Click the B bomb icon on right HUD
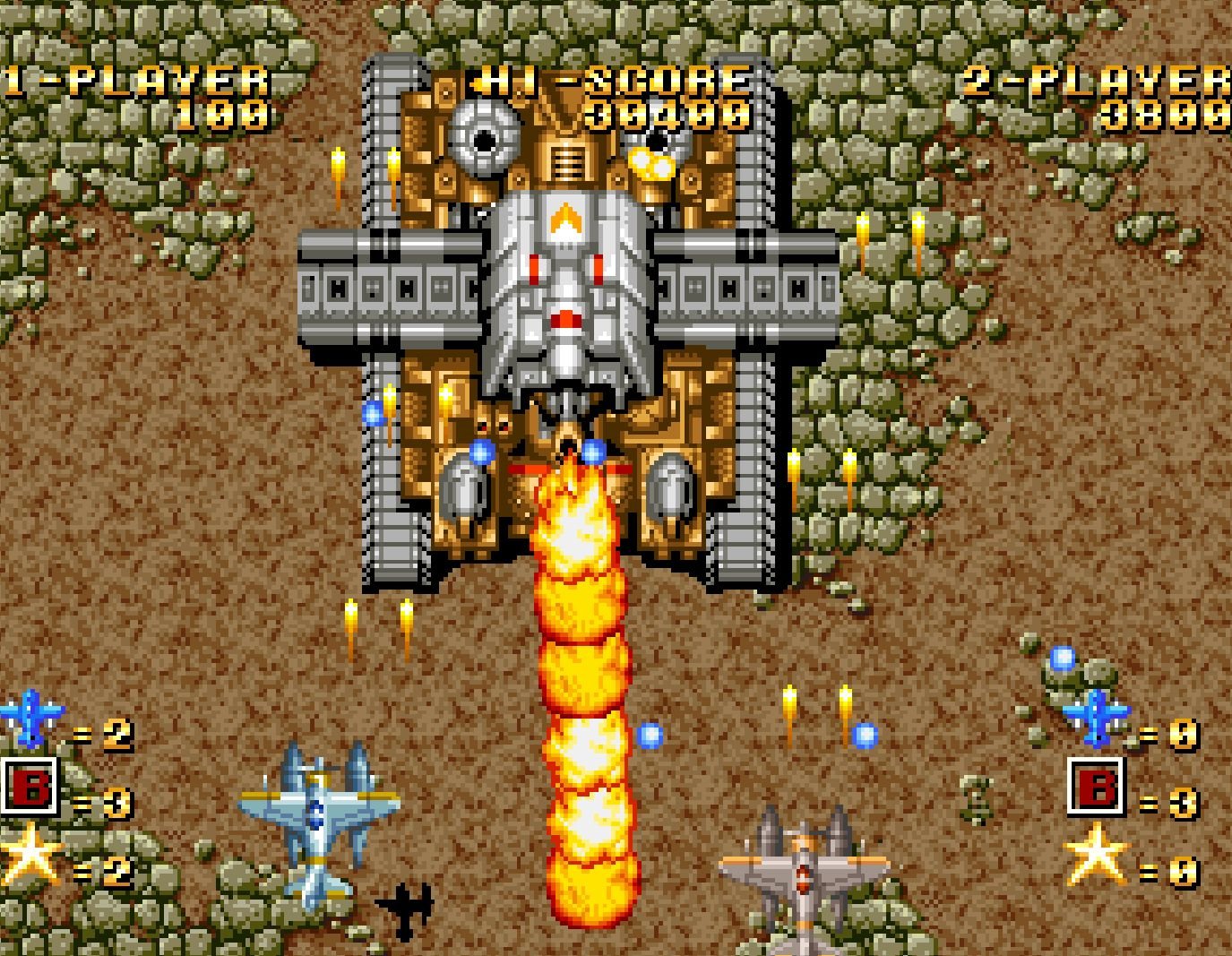Image resolution: width=1232 pixels, height=956 pixels. tap(1095, 788)
